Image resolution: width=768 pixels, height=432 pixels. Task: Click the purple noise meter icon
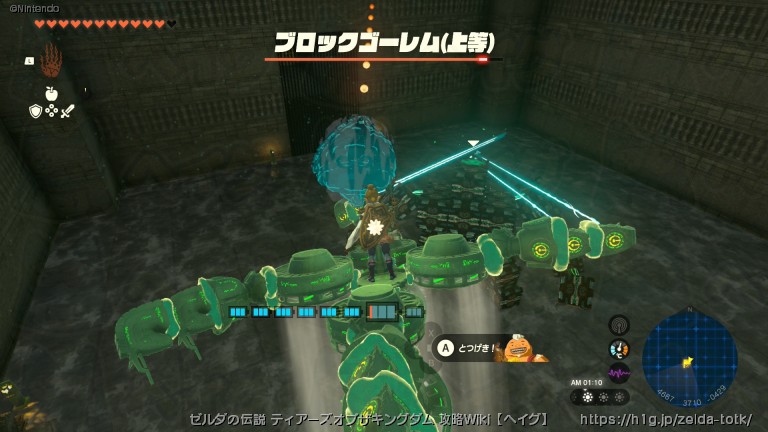(x=619, y=372)
